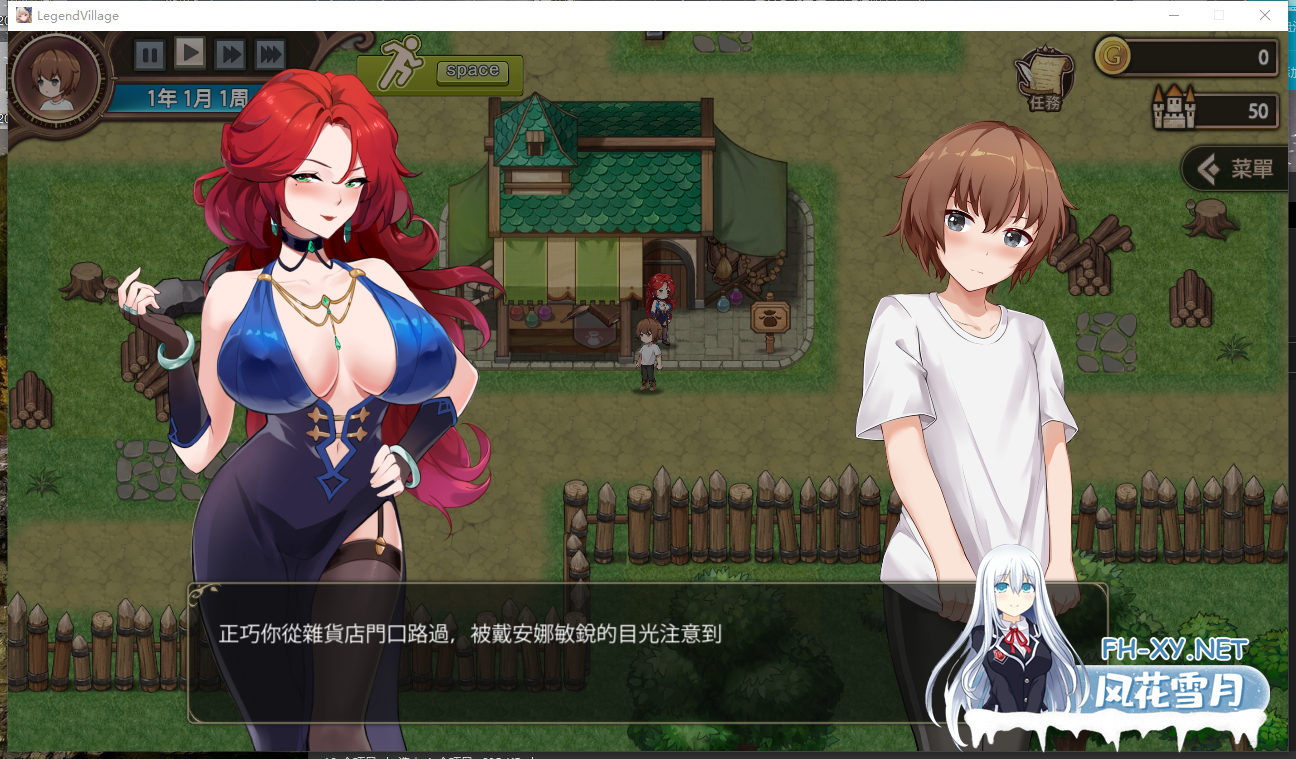Viewport: 1296px width, 759px height.
Task: Click the LegendVillage icon in the title bar
Action: [23, 15]
